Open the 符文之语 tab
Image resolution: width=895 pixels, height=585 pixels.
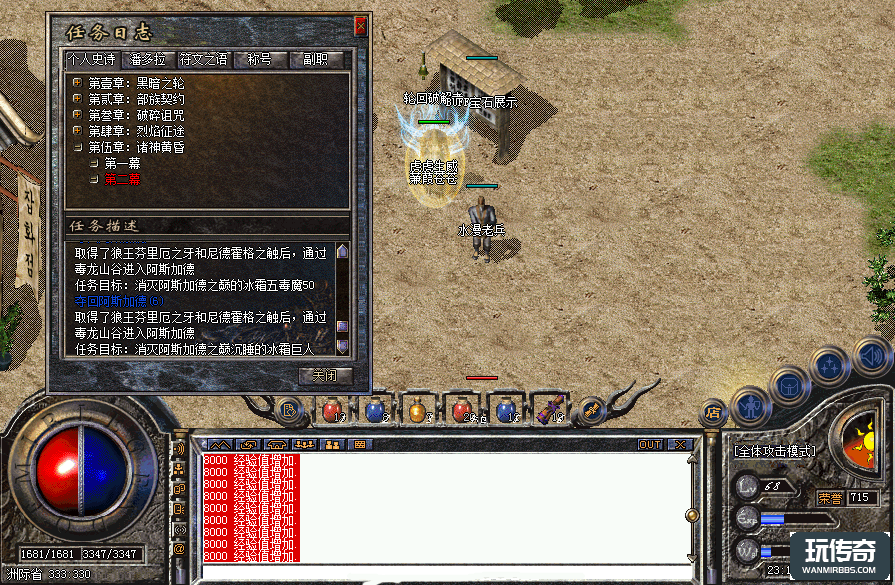pos(203,60)
